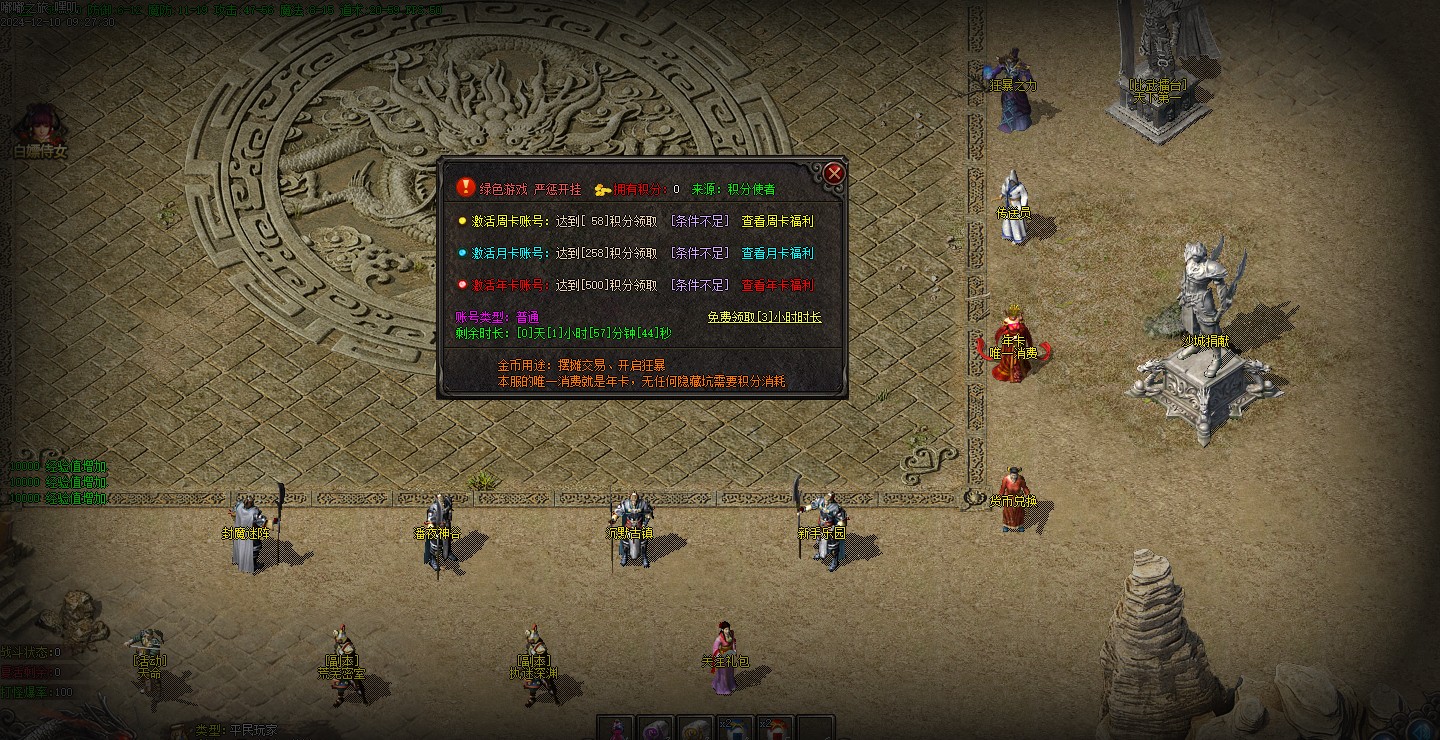Use the red x2 pouch item
1440x740 pixels.
775,729
